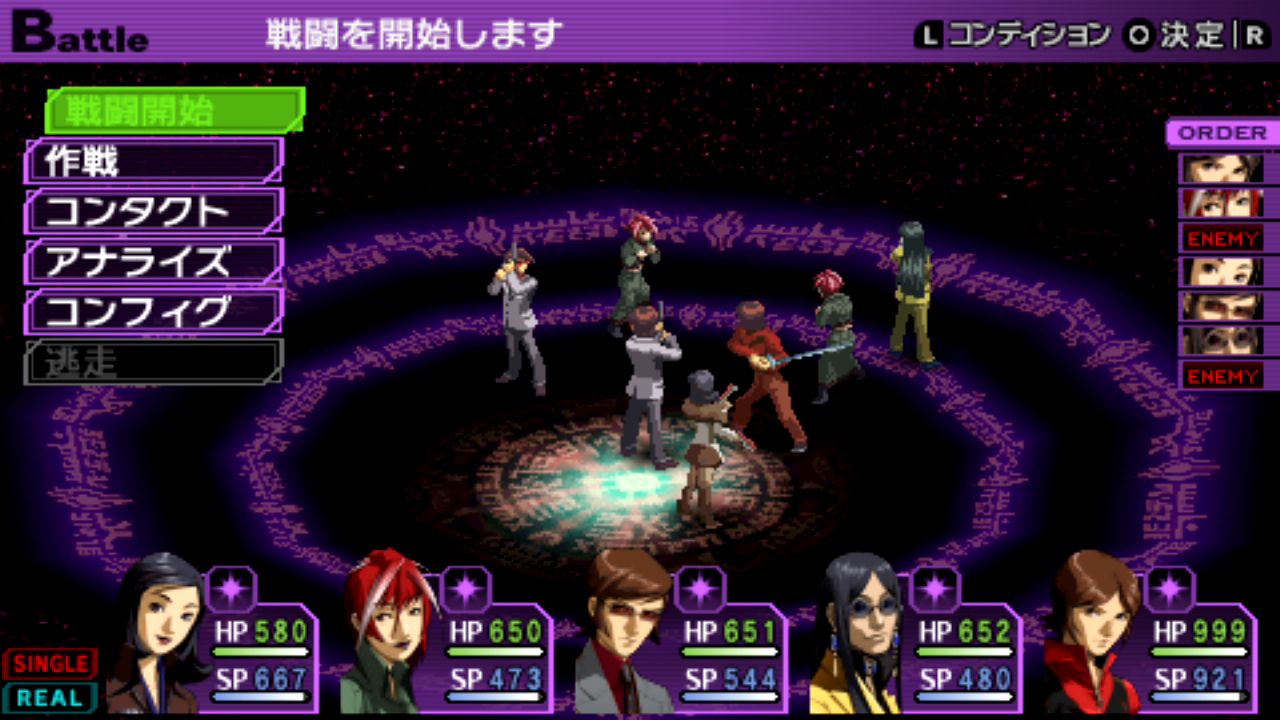Select the black-haired woman's portrait with HP 580

tap(160, 635)
